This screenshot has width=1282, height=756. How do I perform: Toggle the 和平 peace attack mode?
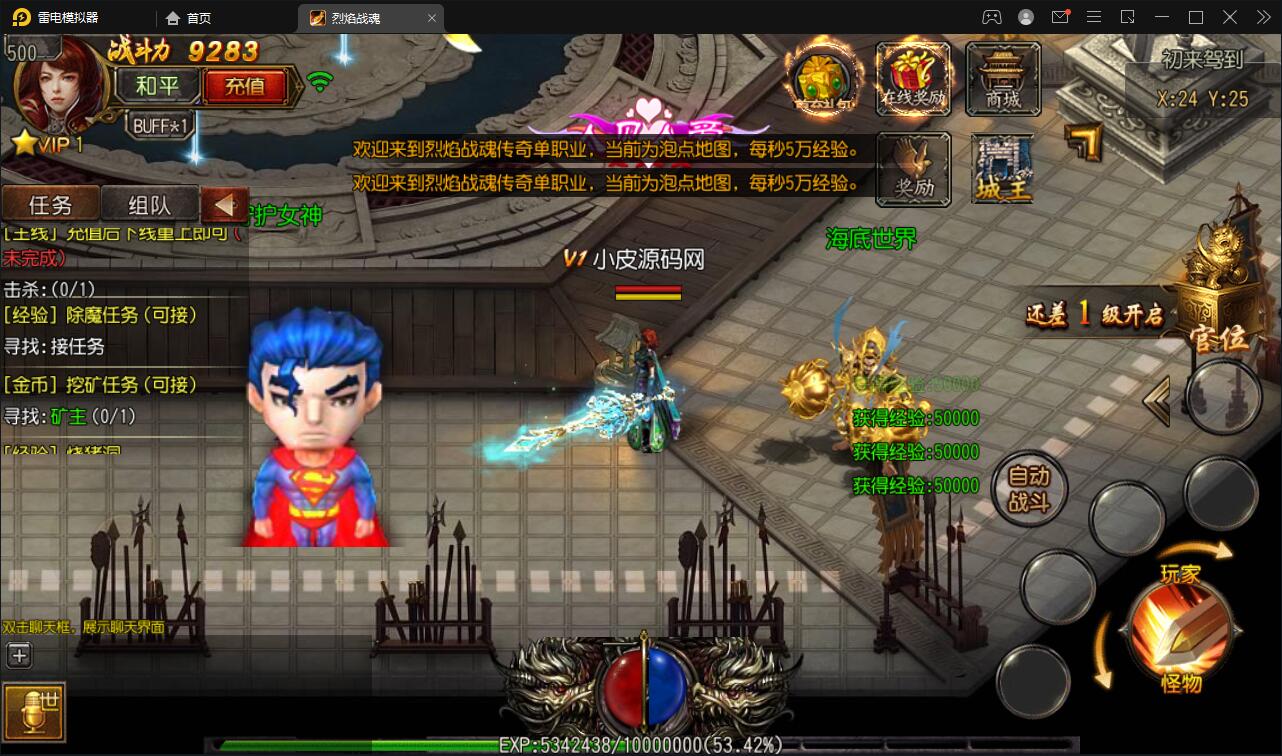(x=156, y=86)
